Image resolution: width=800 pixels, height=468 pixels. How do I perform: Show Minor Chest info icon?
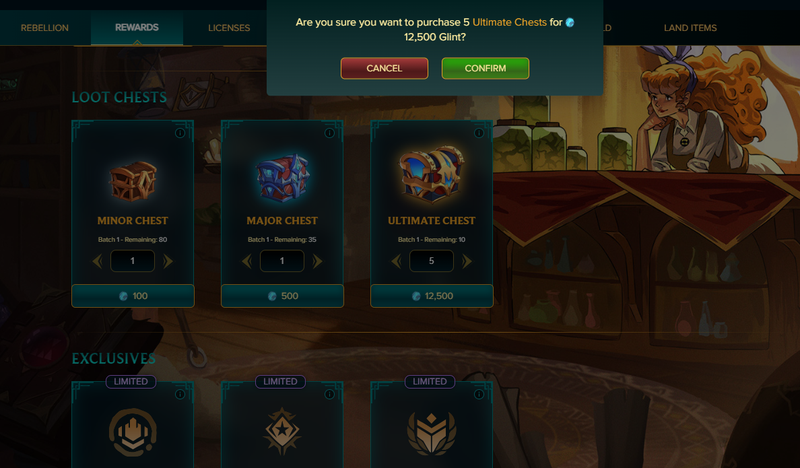point(180,133)
